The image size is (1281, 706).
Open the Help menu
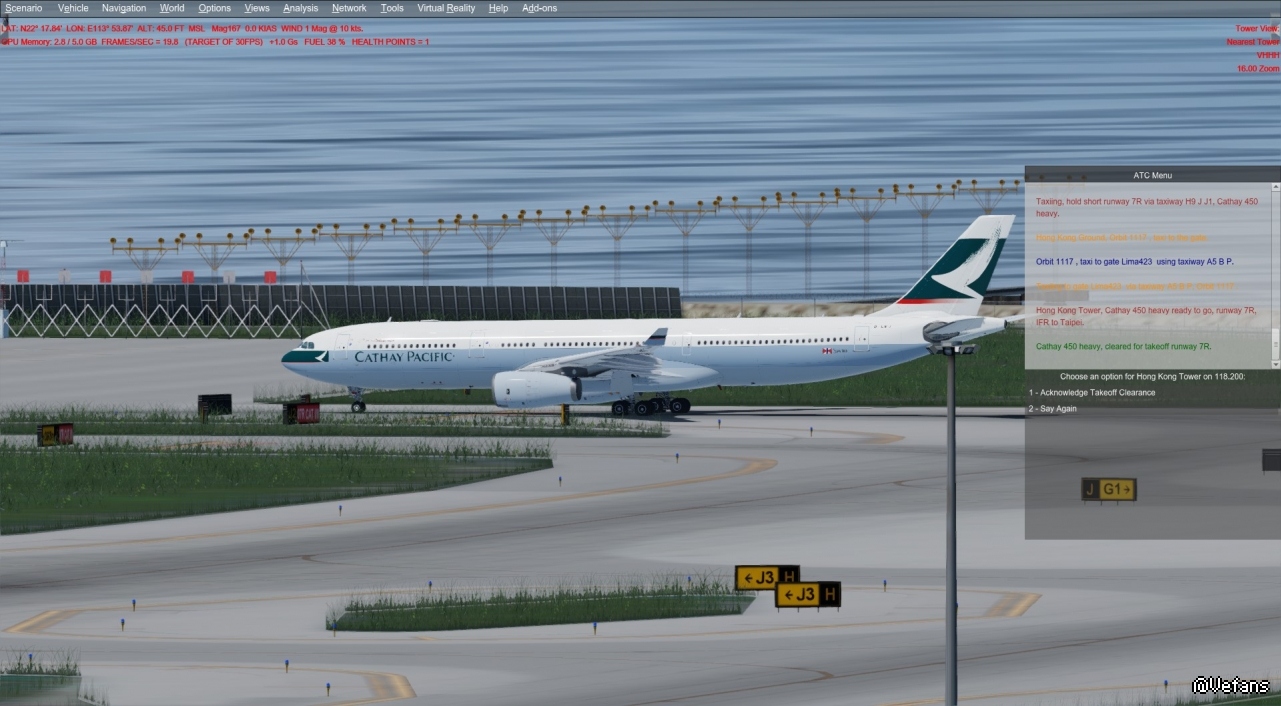point(498,8)
